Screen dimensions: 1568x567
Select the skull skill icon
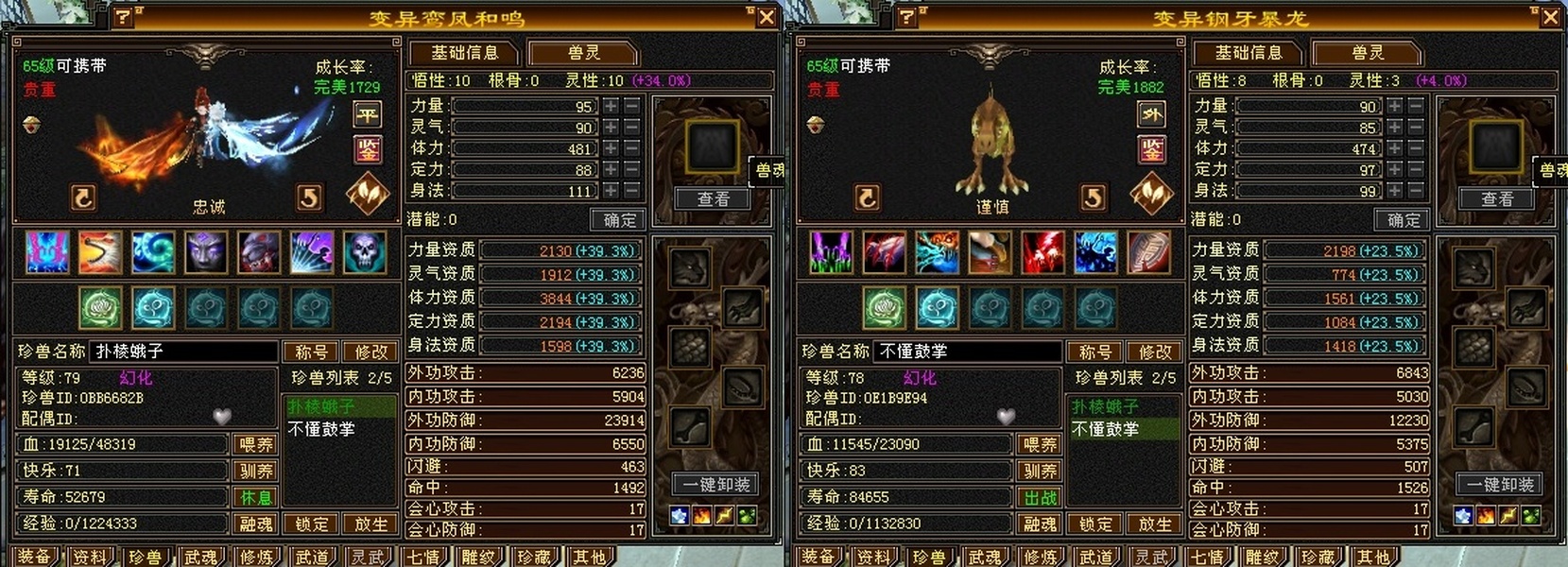tap(365, 252)
